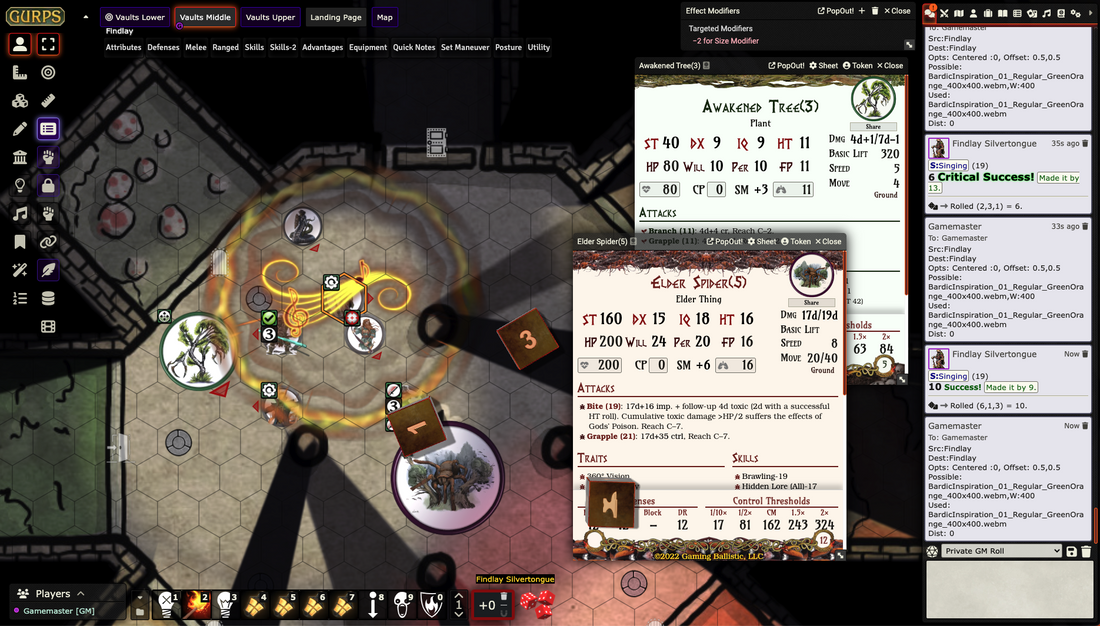Click Sheet button on Awakened Tree window
1100x626 pixels.
click(x=823, y=65)
